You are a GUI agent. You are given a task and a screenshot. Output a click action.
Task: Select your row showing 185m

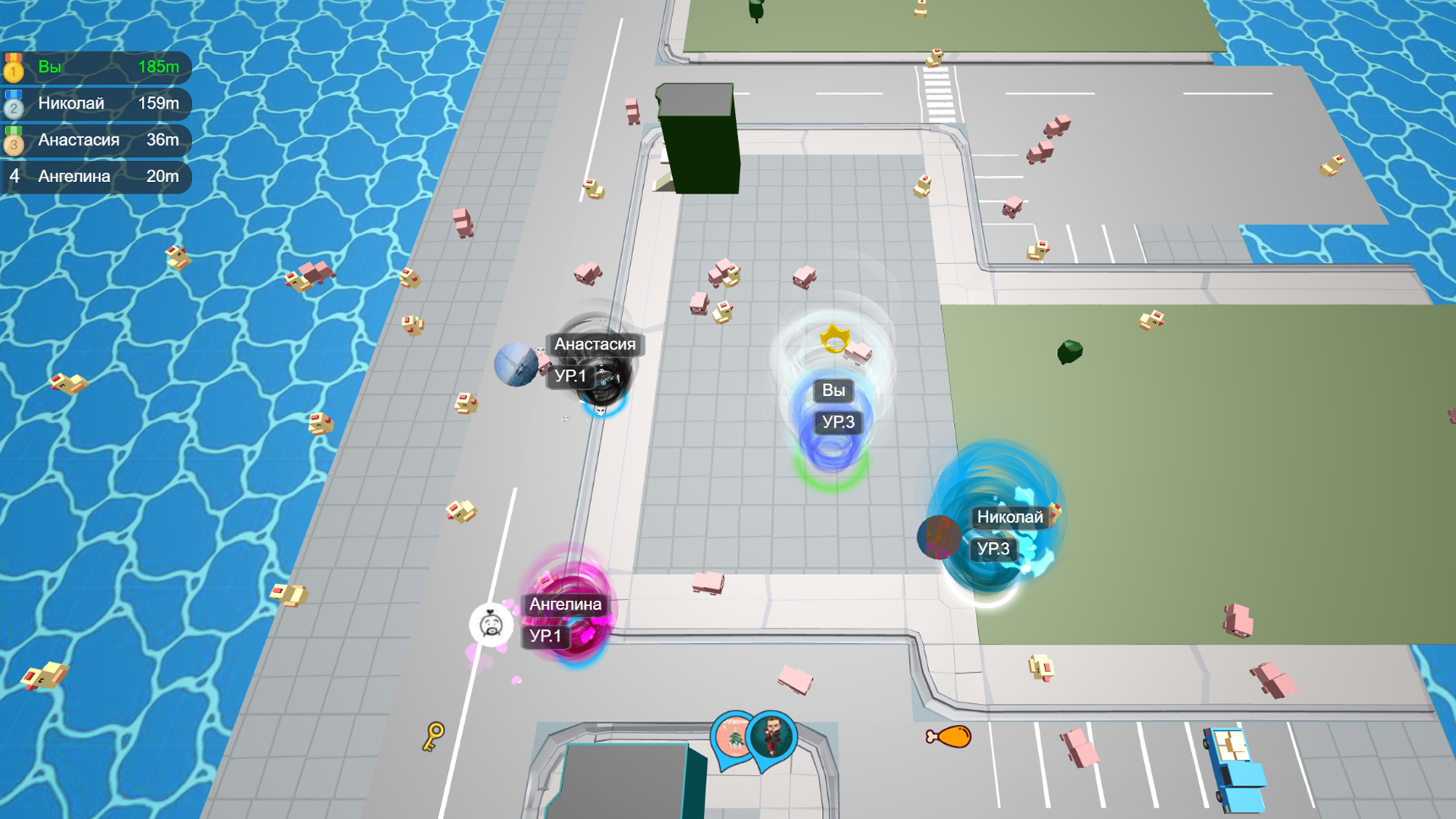pyautogui.click(x=95, y=67)
